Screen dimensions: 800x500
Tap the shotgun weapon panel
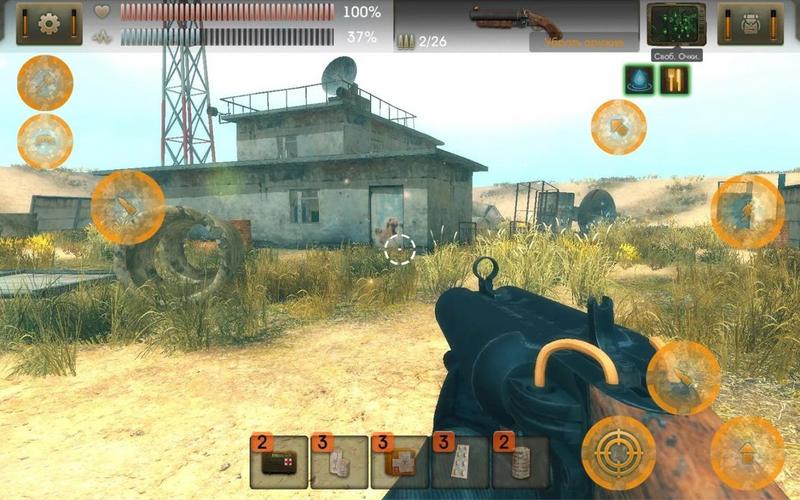tap(516, 25)
